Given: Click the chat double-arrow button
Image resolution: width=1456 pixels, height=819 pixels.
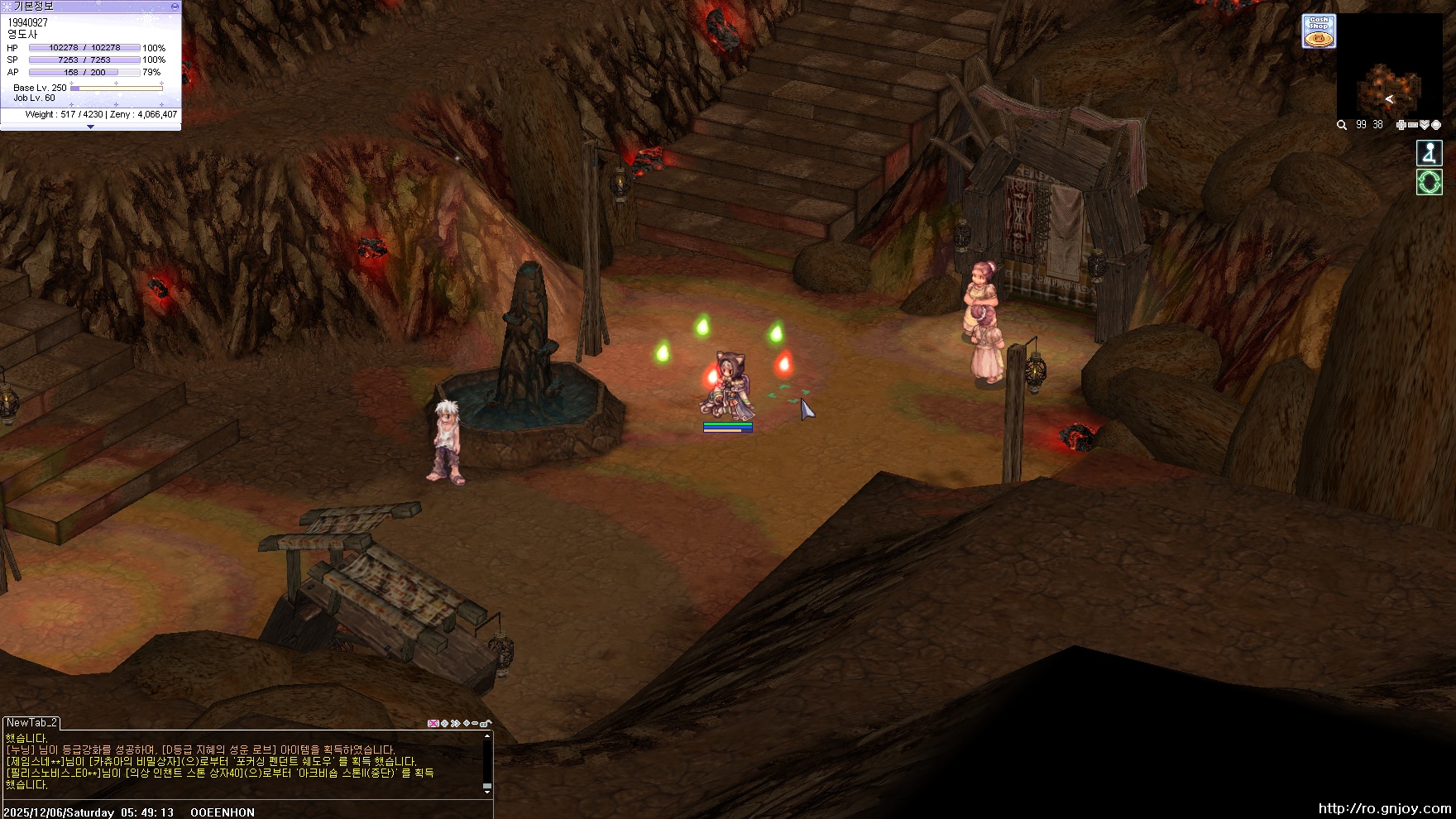Looking at the screenshot, I should 455,723.
